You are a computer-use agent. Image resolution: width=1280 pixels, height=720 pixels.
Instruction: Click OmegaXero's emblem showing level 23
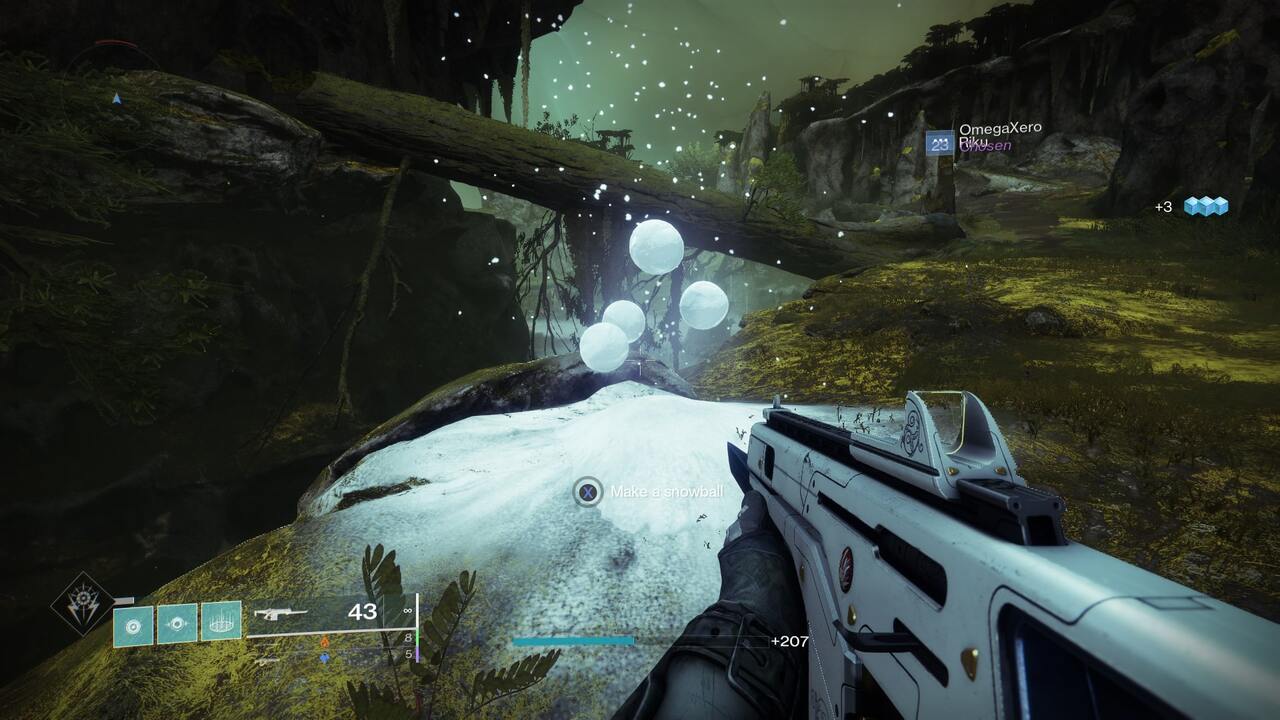(x=940, y=142)
